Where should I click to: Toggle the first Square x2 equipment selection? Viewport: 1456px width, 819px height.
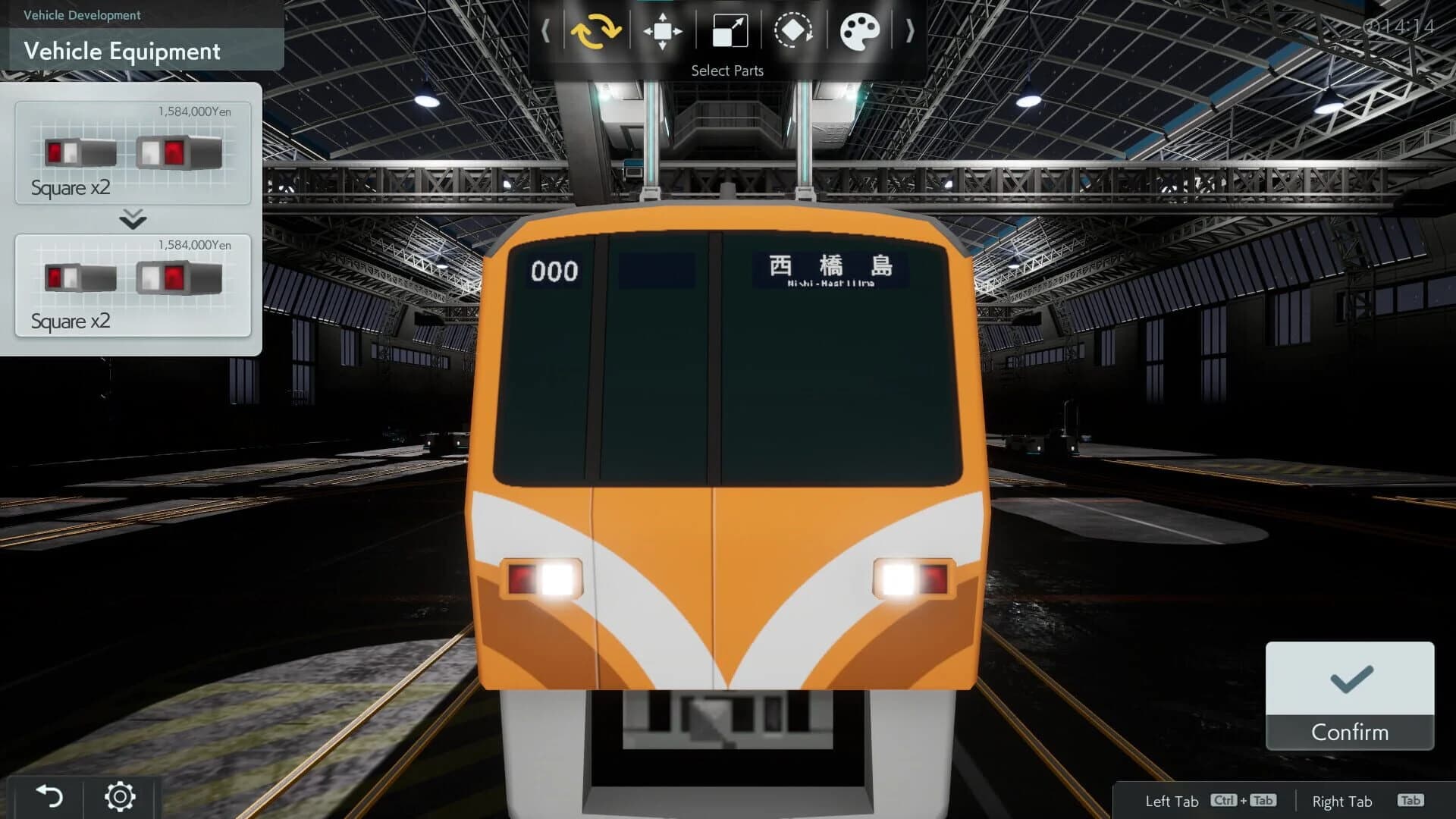pos(133,152)
